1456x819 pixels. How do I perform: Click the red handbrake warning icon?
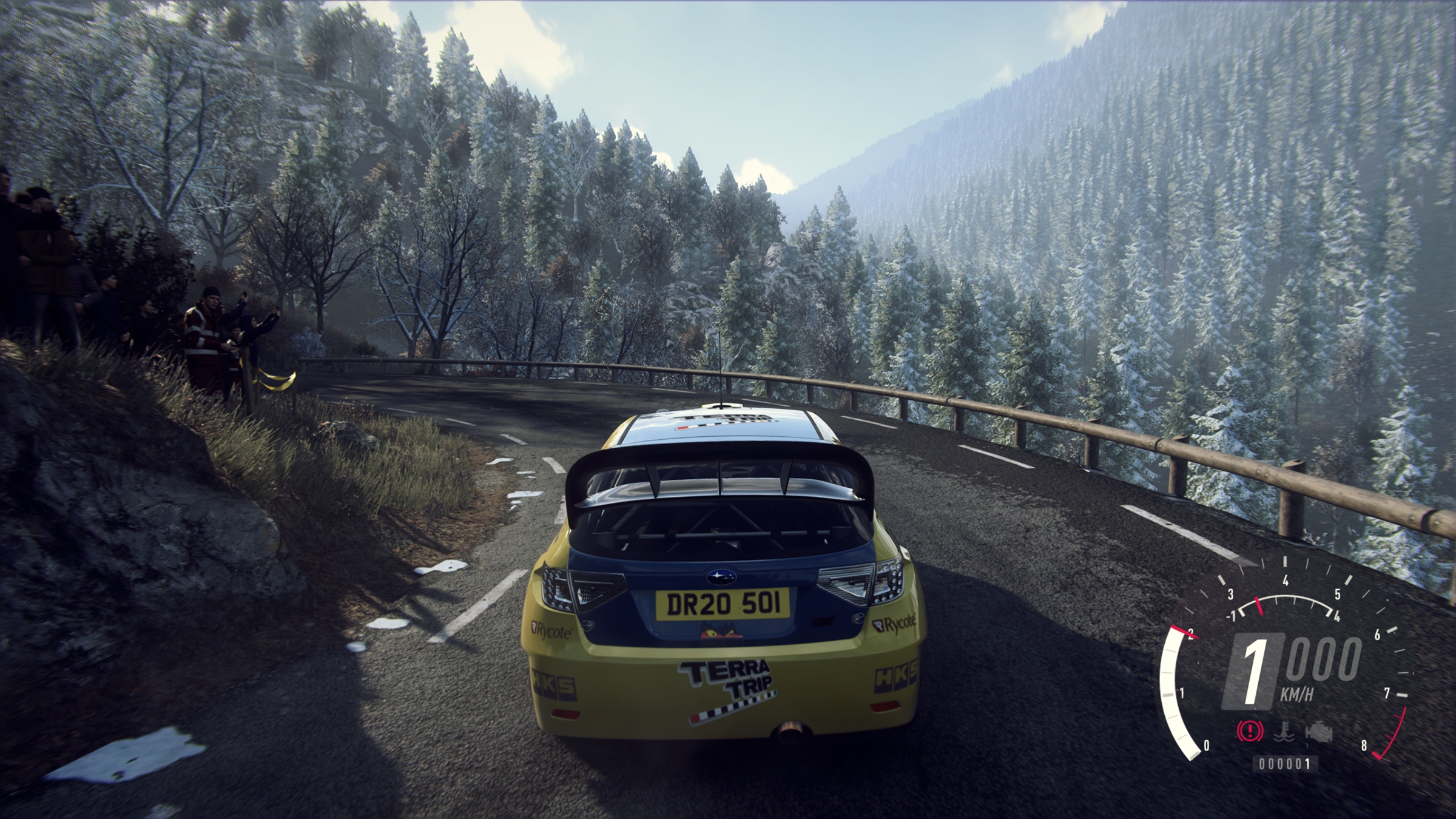1250,732
